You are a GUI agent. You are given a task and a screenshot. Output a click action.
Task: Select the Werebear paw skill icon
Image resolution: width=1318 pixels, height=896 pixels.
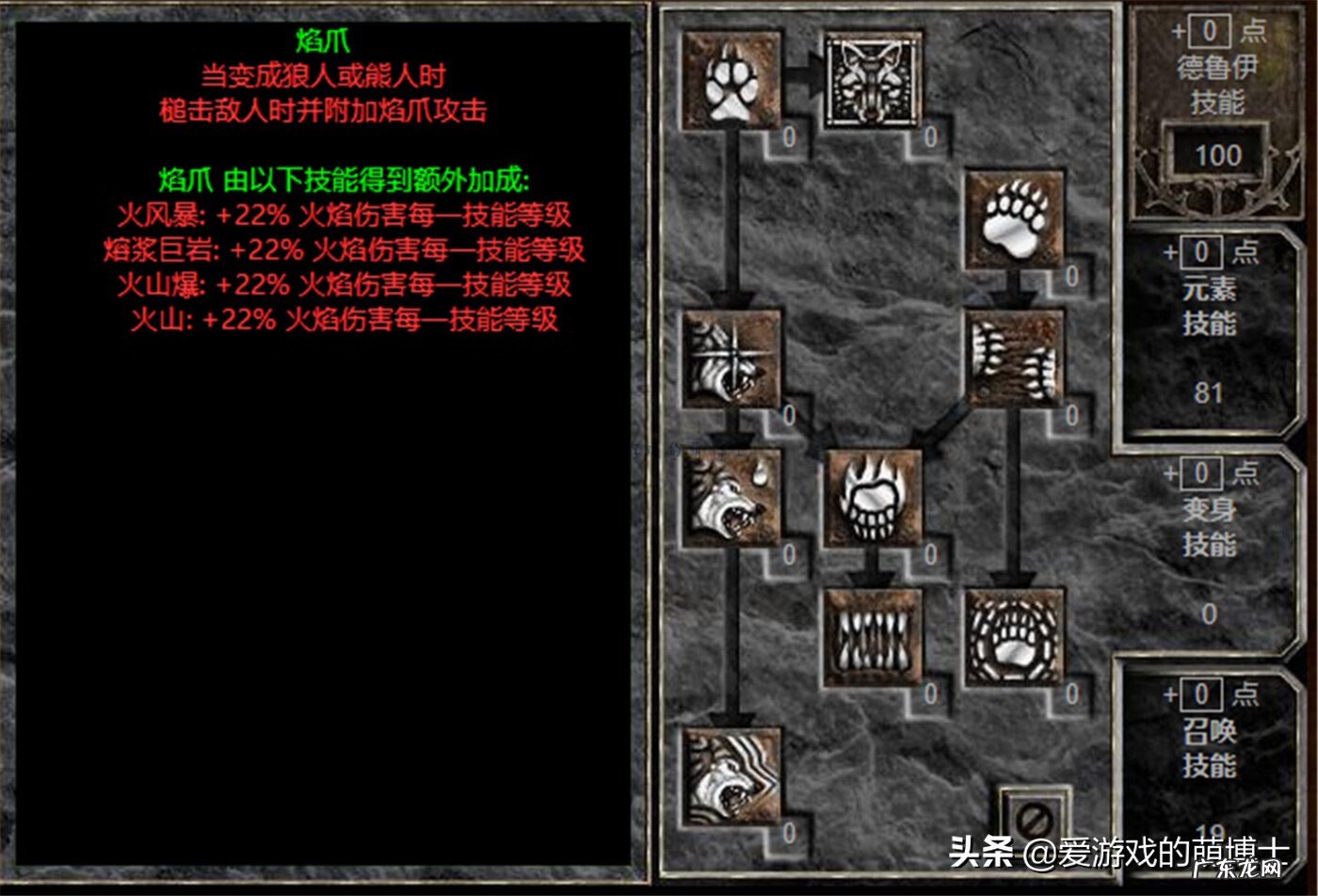tap(1017, 218)
